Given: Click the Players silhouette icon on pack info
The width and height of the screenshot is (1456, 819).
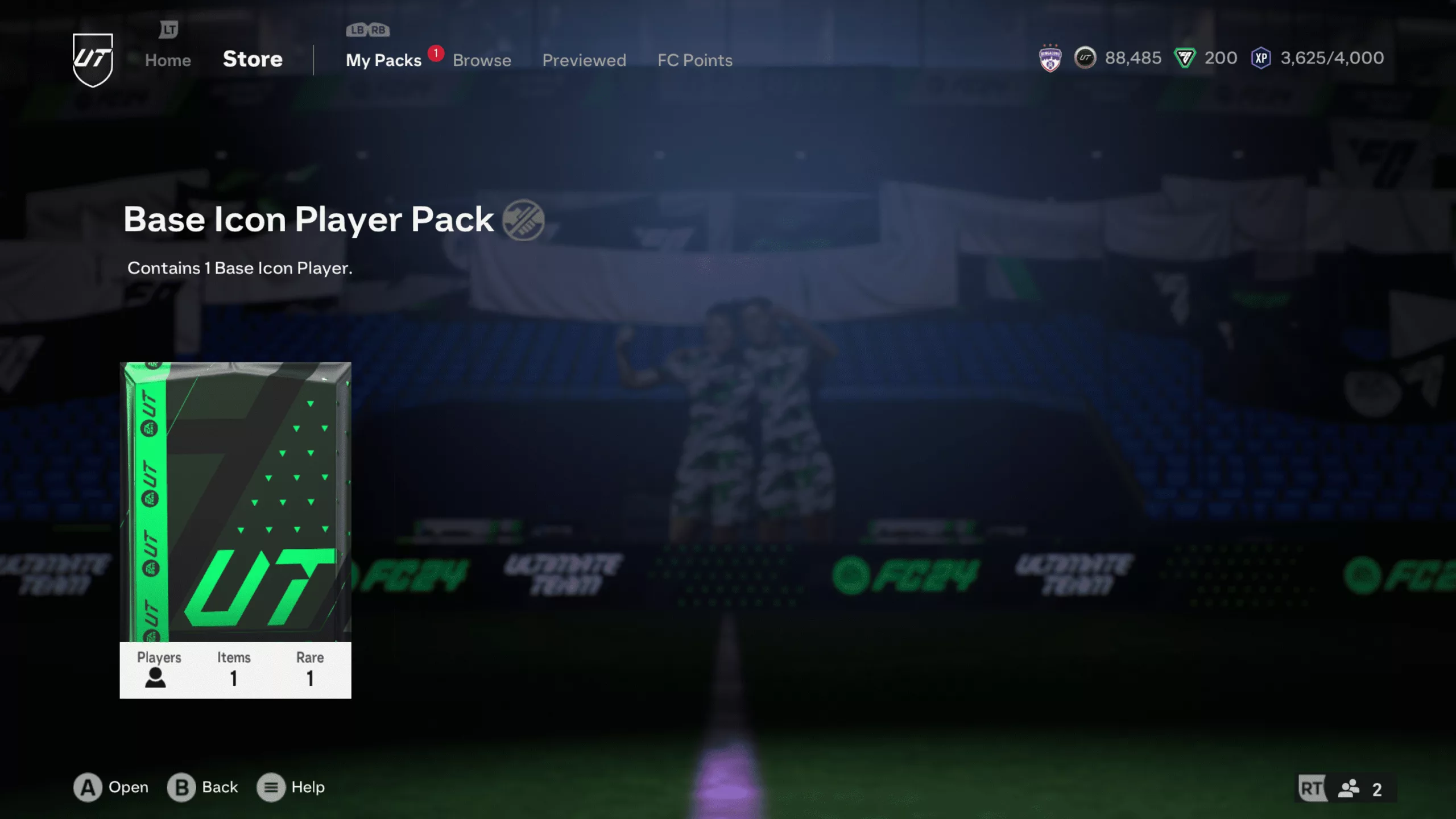Looking at the screenshot, I should 156,678.
